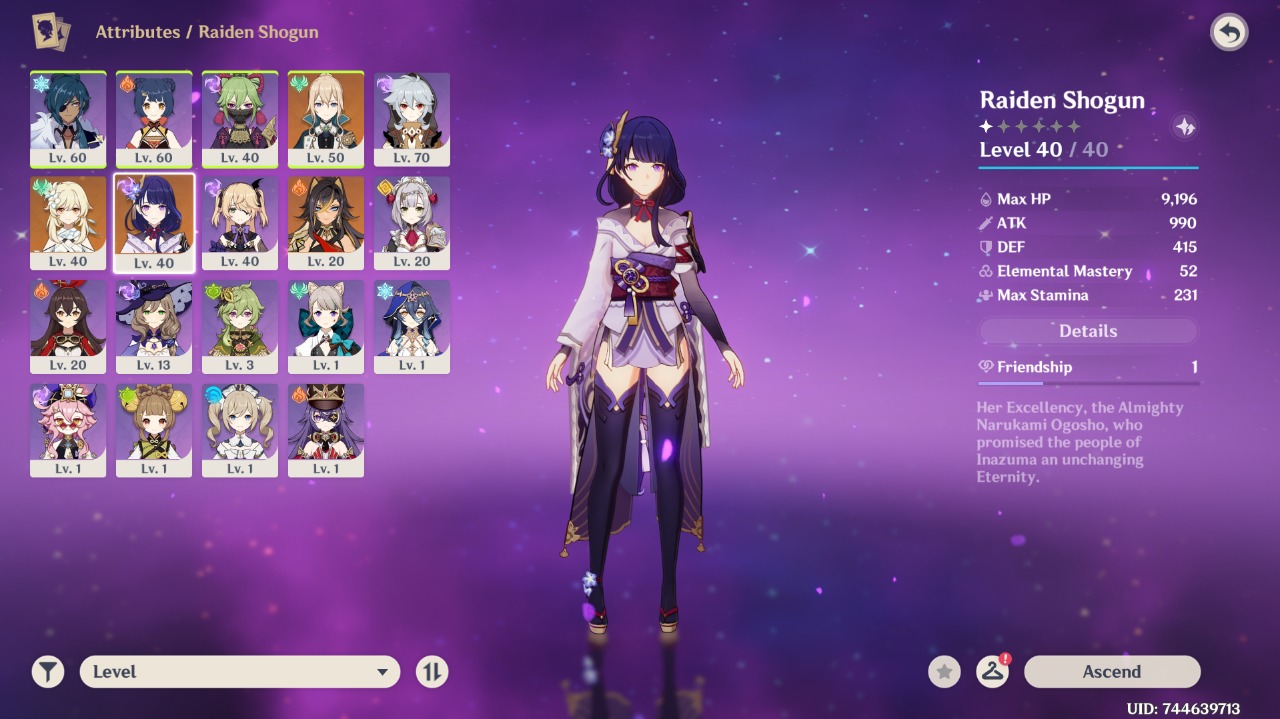Choose Dori's pink-haired portrait
Screen dimensions: 1280x719
[x=68, y=430]
